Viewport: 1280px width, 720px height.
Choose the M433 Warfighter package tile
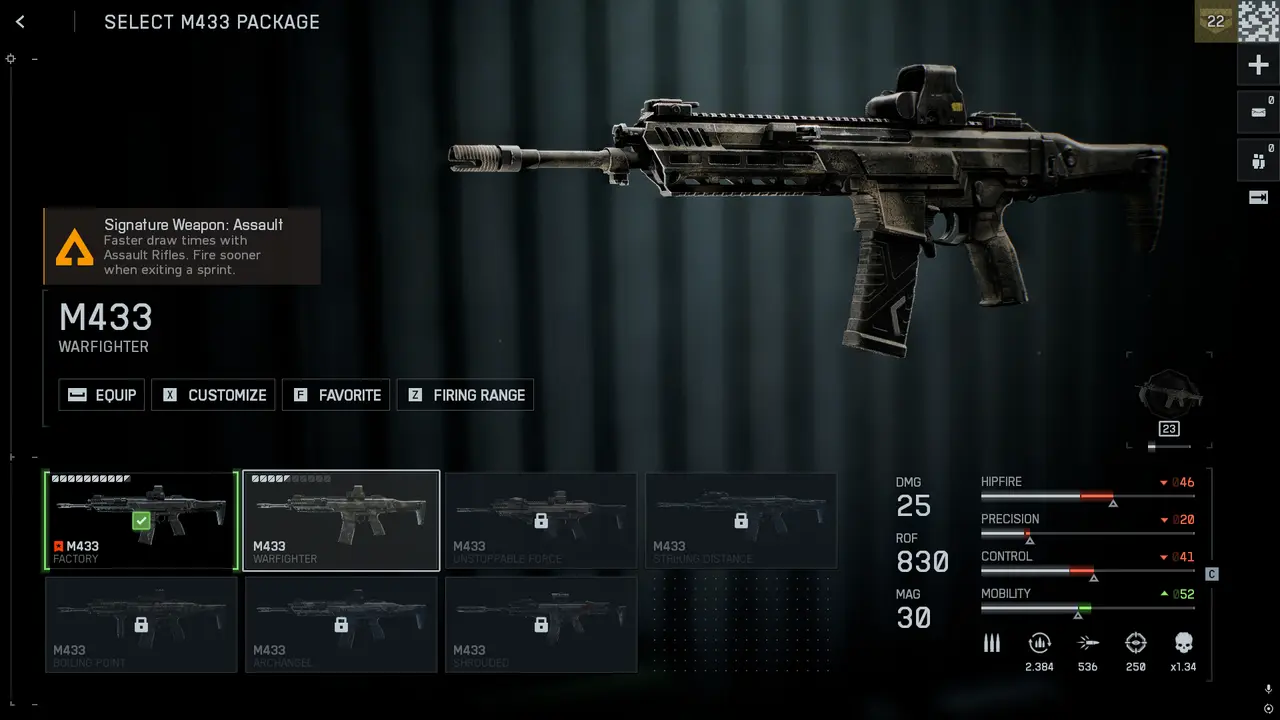point(341,520)
